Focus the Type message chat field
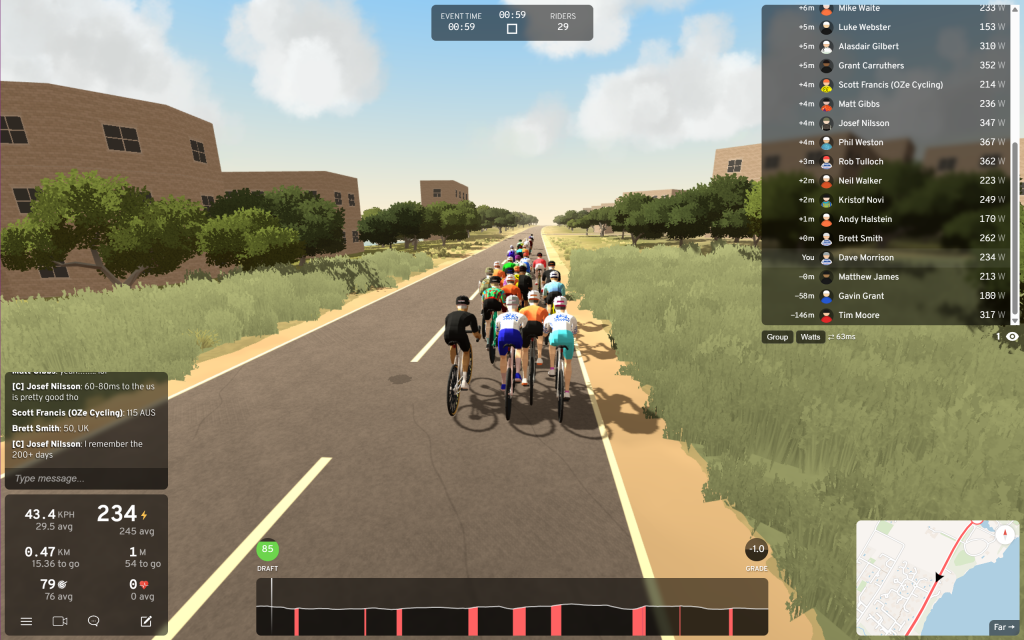1024x640 pixels. [x=85, y=479]
